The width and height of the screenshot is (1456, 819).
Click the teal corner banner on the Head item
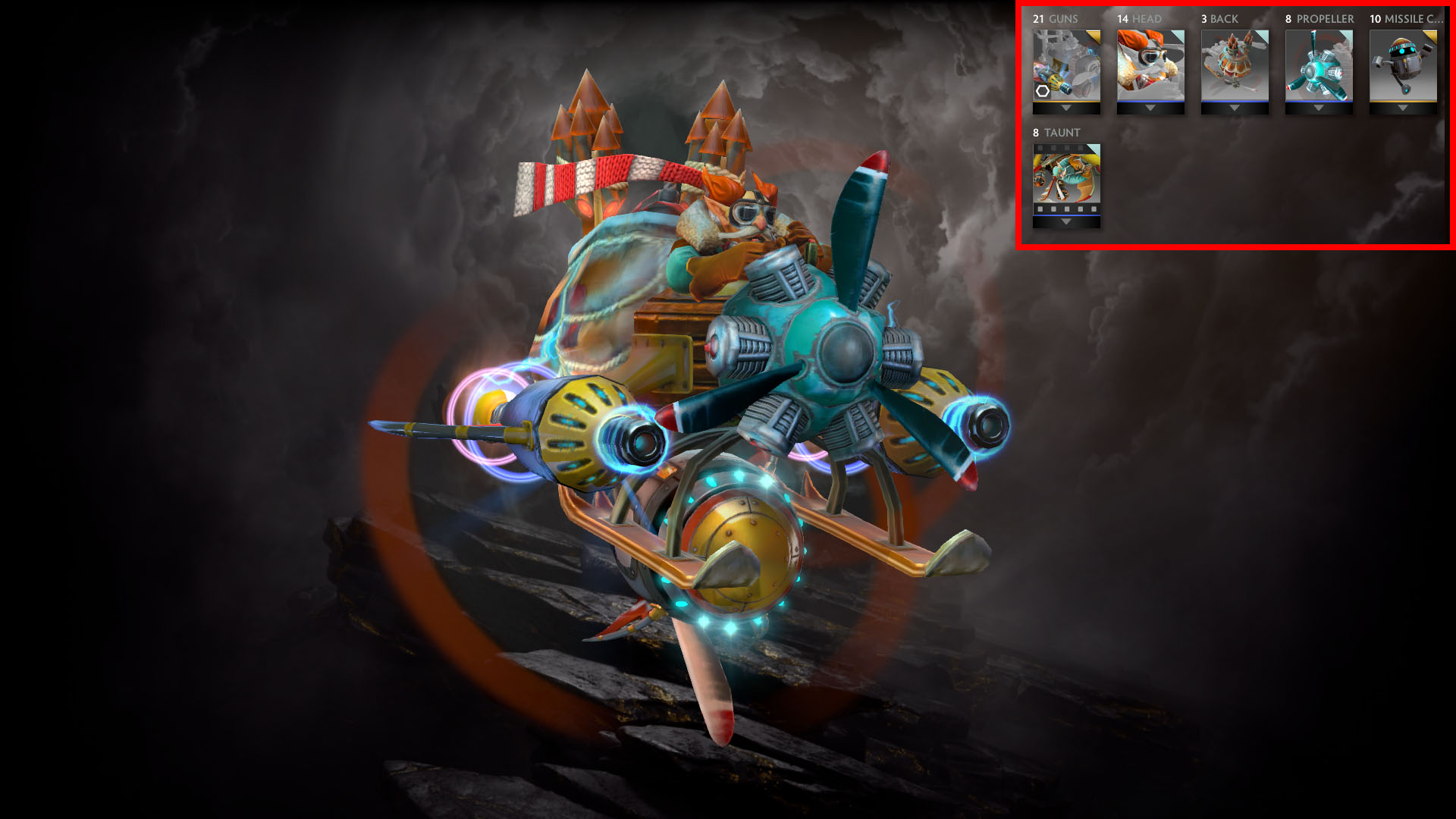[1179, 37]
